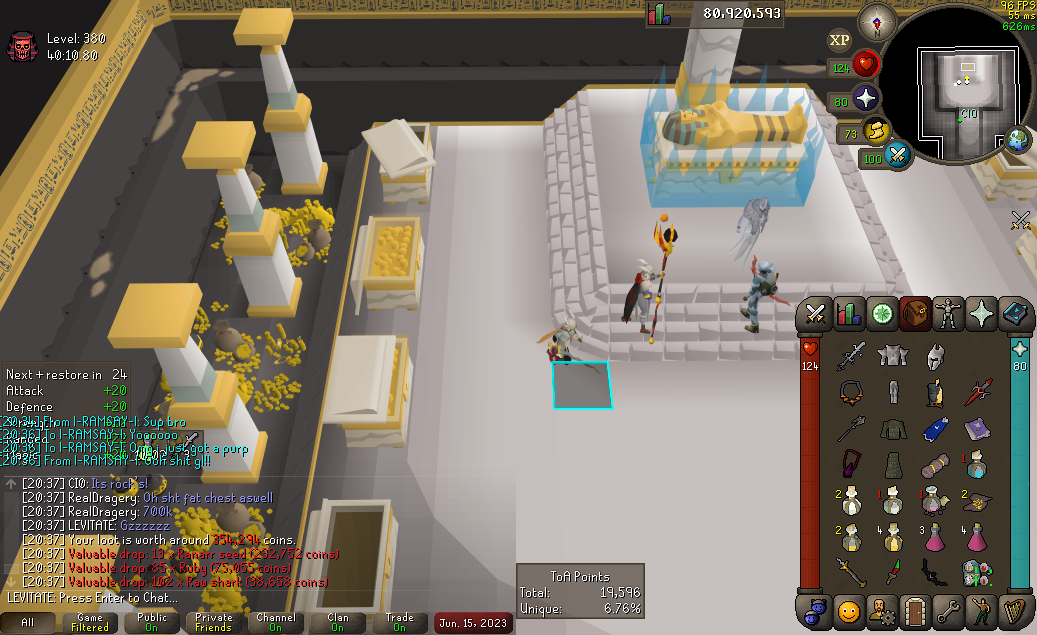Open the Logout door tab
The width and height of the screenshot is (1037, 635).
click(915, 609)
